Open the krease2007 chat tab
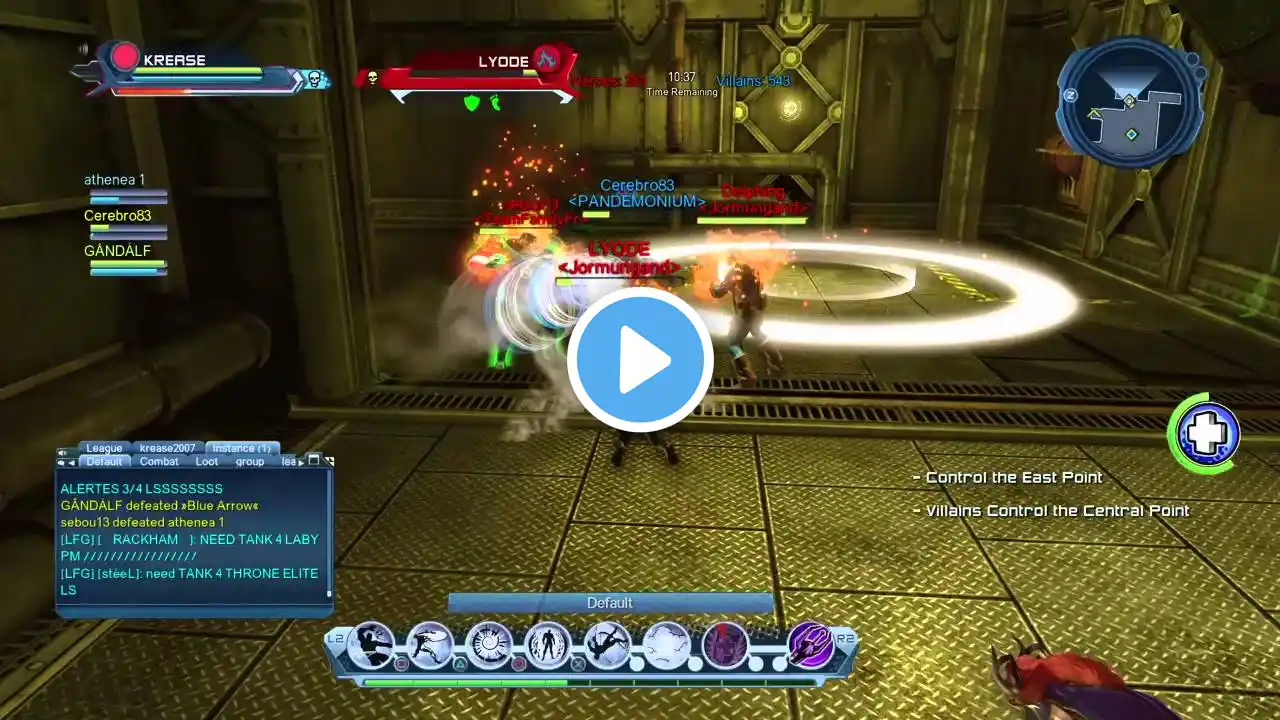Viewport: 1280px width, 720px height. click(x=167, y=448)
